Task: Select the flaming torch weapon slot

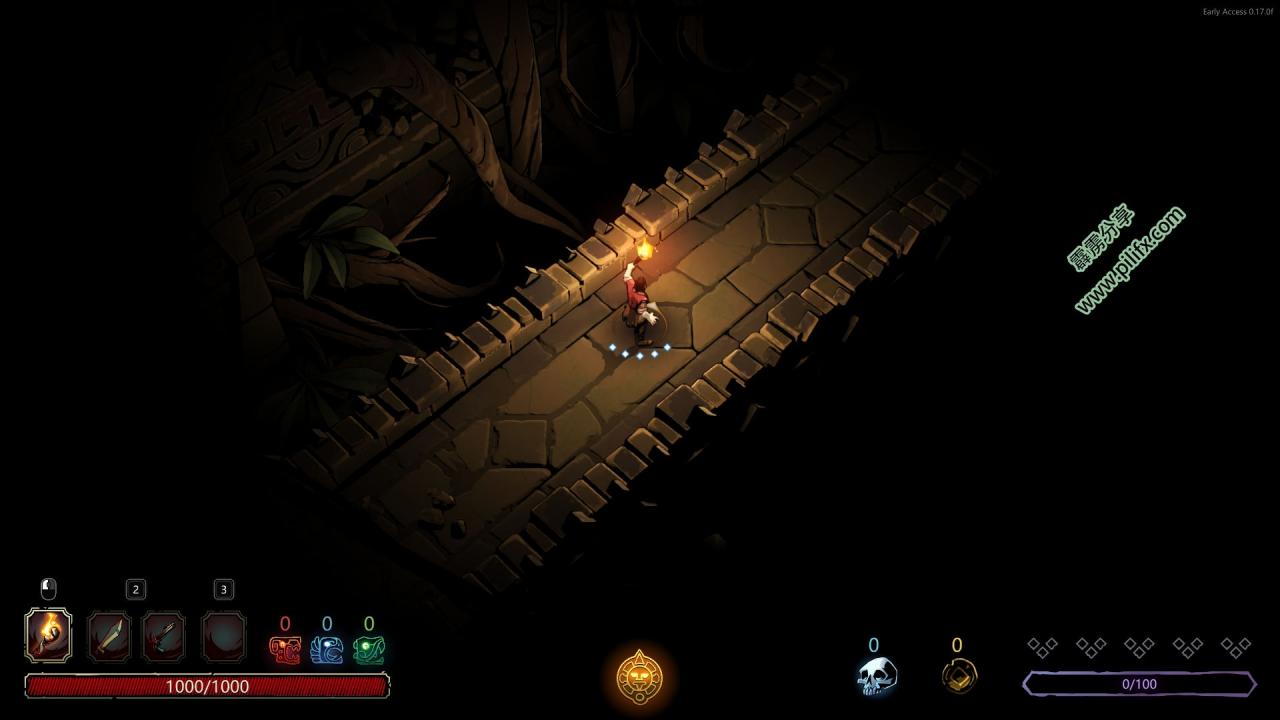Action: pyautogui.click(x=48, y=635)
